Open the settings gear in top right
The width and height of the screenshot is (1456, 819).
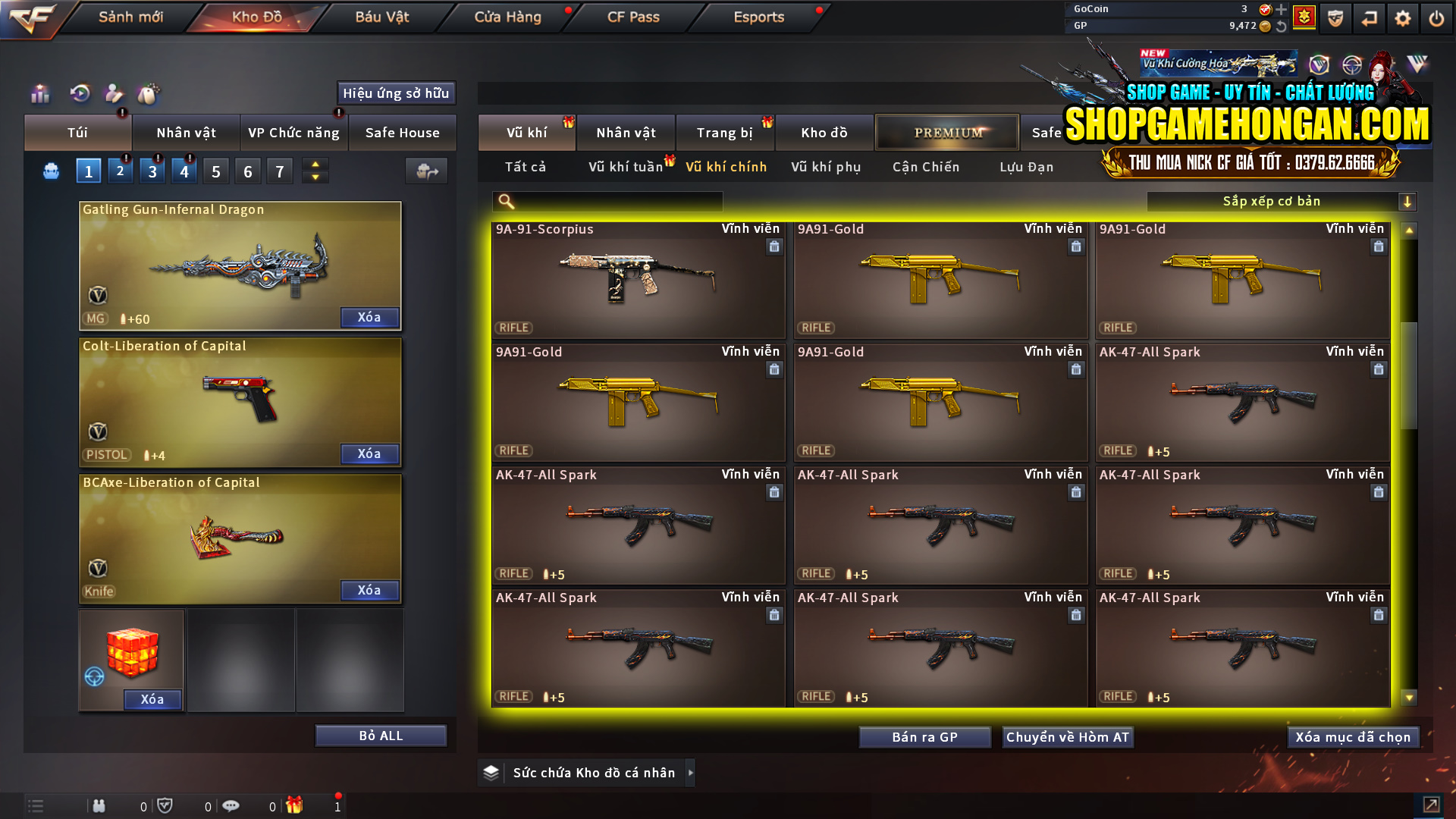pos(1404,17)
